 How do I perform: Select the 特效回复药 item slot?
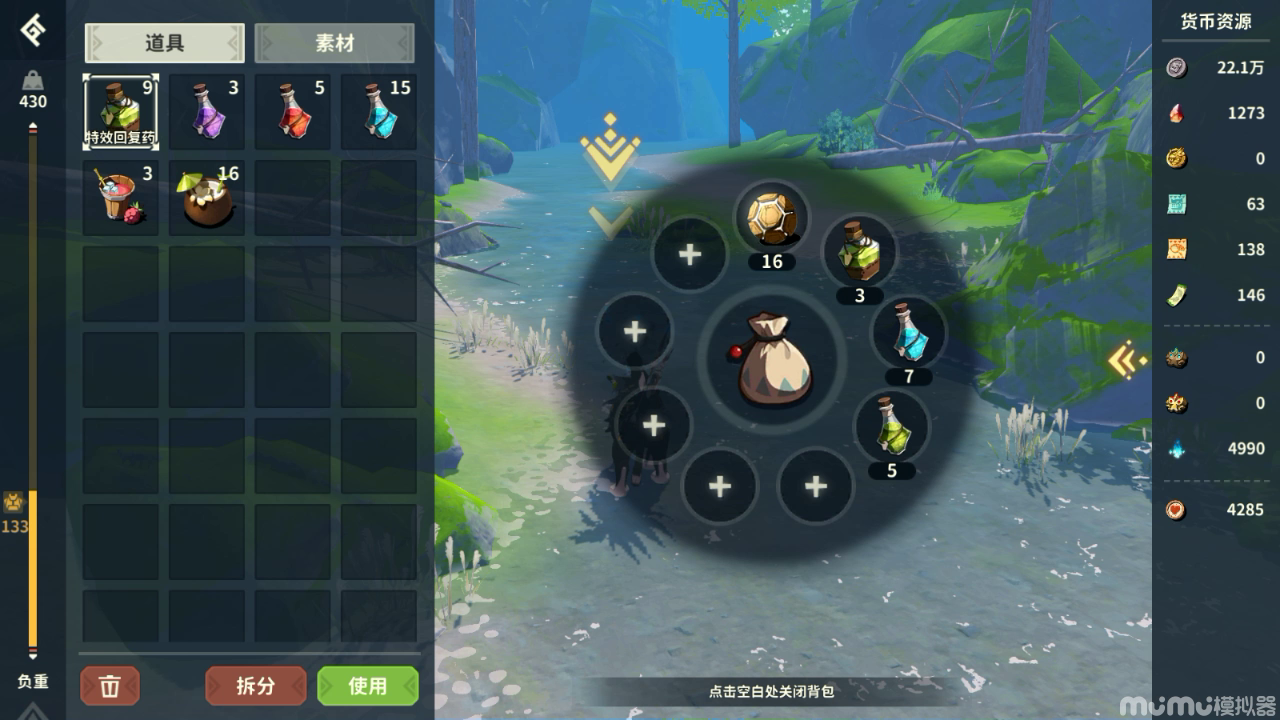120,112
